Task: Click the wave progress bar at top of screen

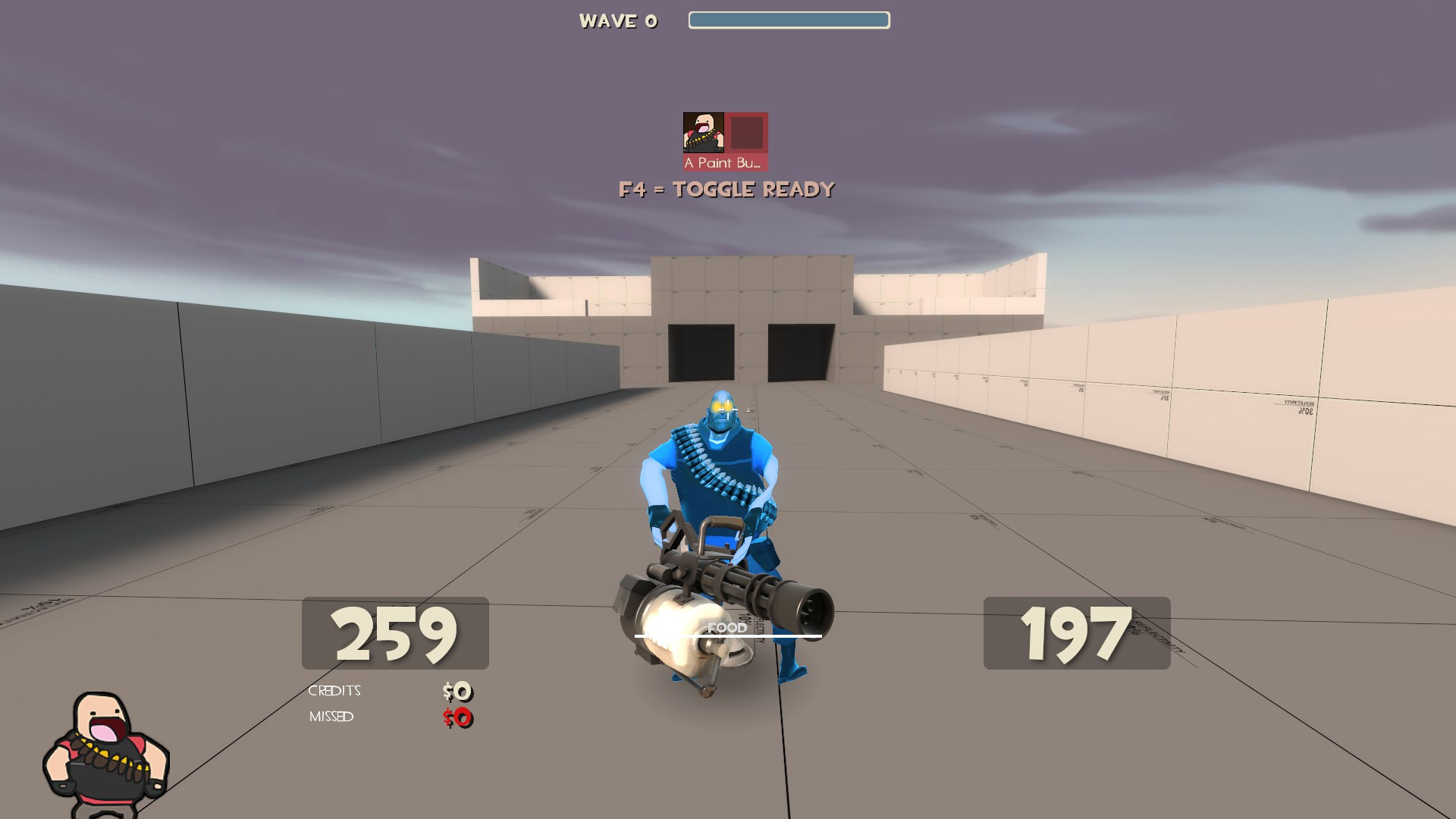Action: (x=789, y=20)
